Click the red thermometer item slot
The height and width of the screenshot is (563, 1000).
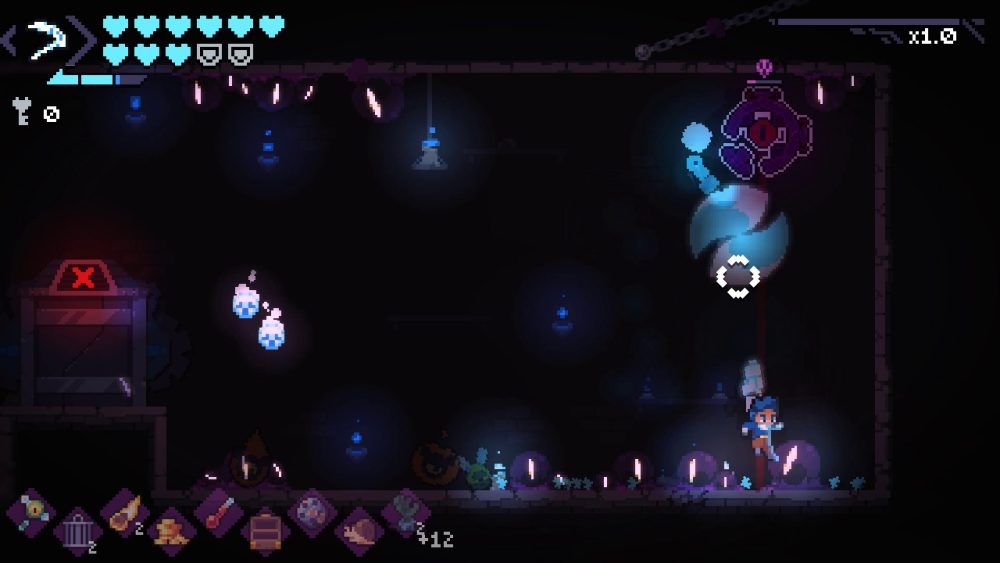coord(218,512)
